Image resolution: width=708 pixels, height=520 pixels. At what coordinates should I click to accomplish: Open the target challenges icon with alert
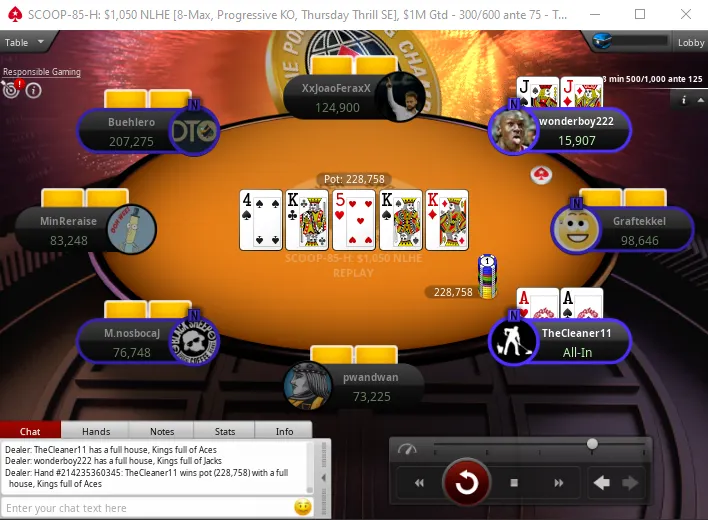[11, 89]
